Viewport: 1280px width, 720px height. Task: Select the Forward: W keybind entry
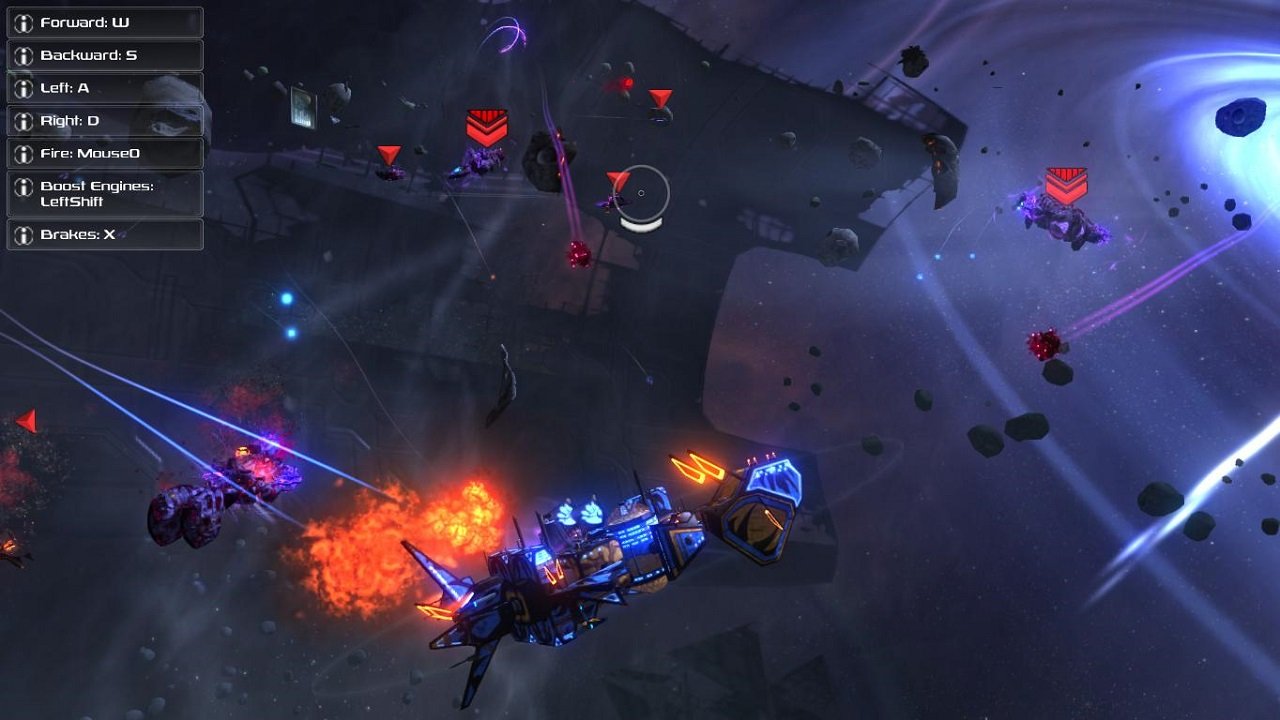click(105, 22)
